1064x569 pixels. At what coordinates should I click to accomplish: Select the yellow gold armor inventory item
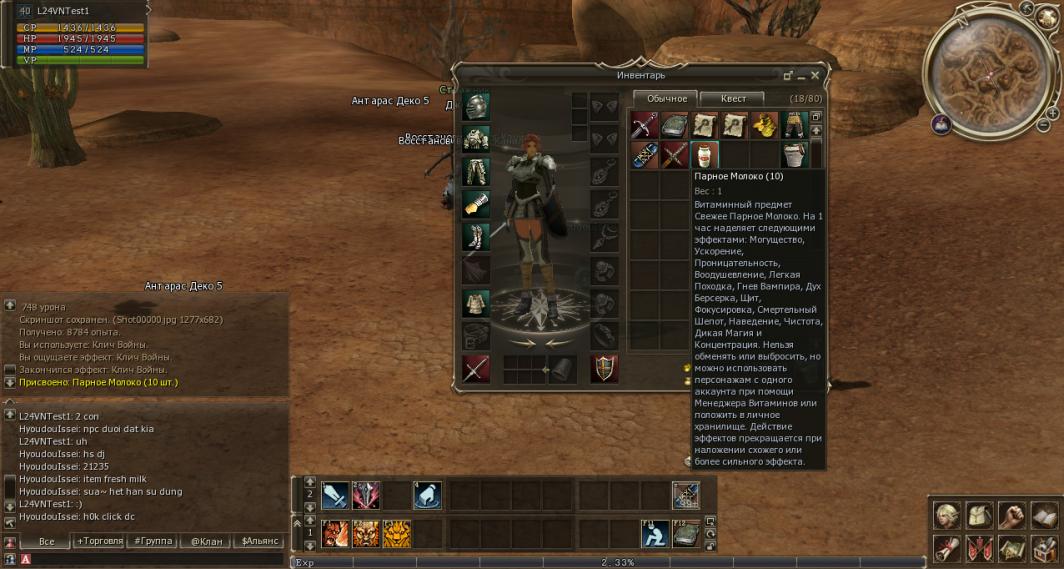pyautogui.click(x=764, y=125)
